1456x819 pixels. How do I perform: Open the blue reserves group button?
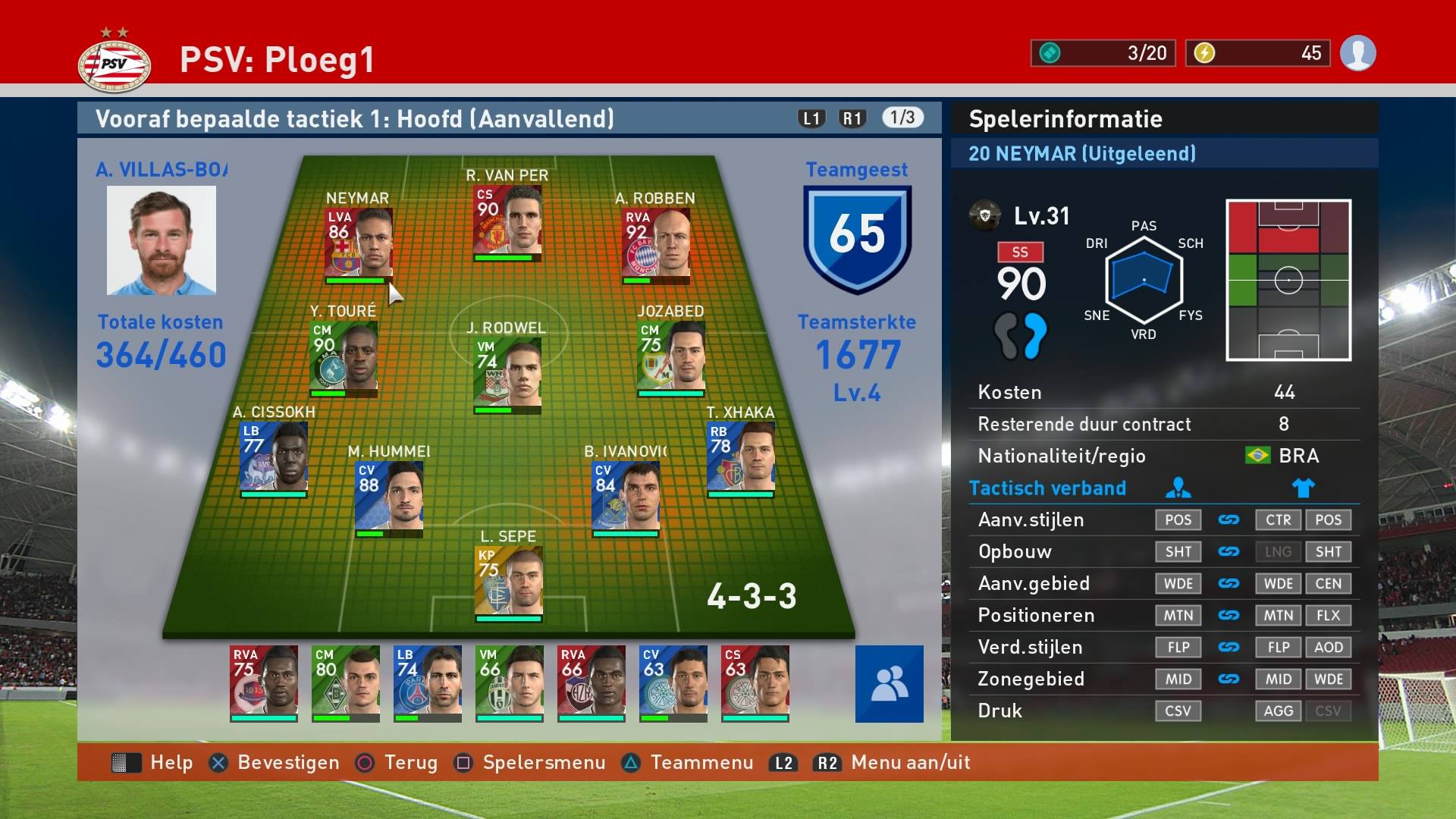(x=889, y=683)
